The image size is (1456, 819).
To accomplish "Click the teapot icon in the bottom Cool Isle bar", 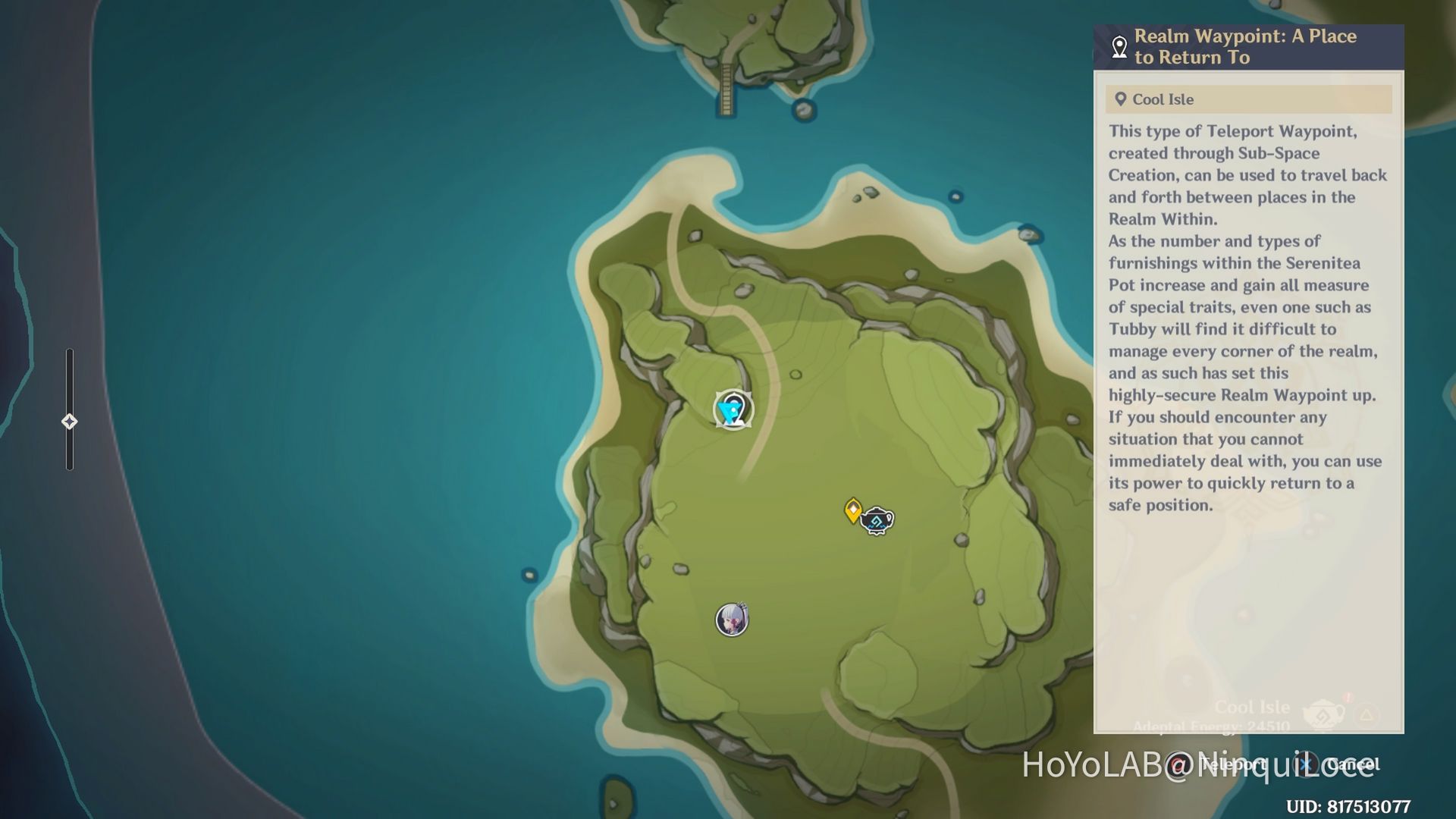I will pyautogui.click(x=1323, y=714).
